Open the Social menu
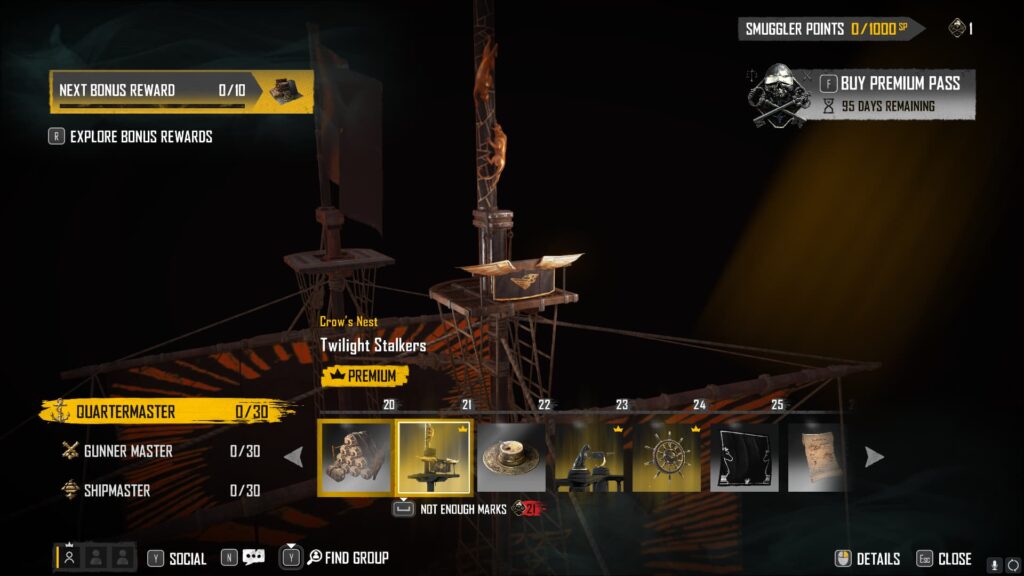 click(x=177, y=559)
